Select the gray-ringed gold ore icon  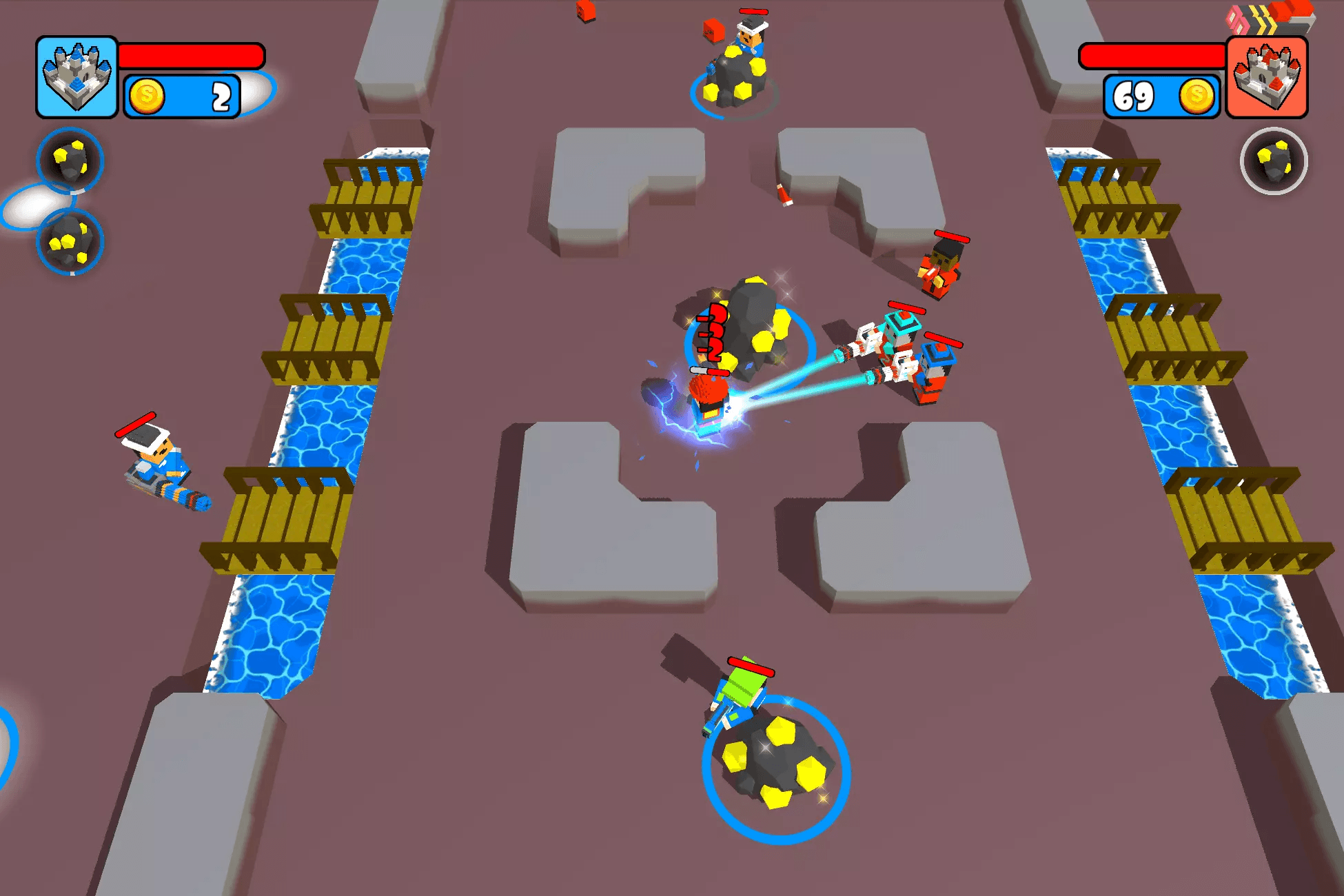coord(1273,161)
